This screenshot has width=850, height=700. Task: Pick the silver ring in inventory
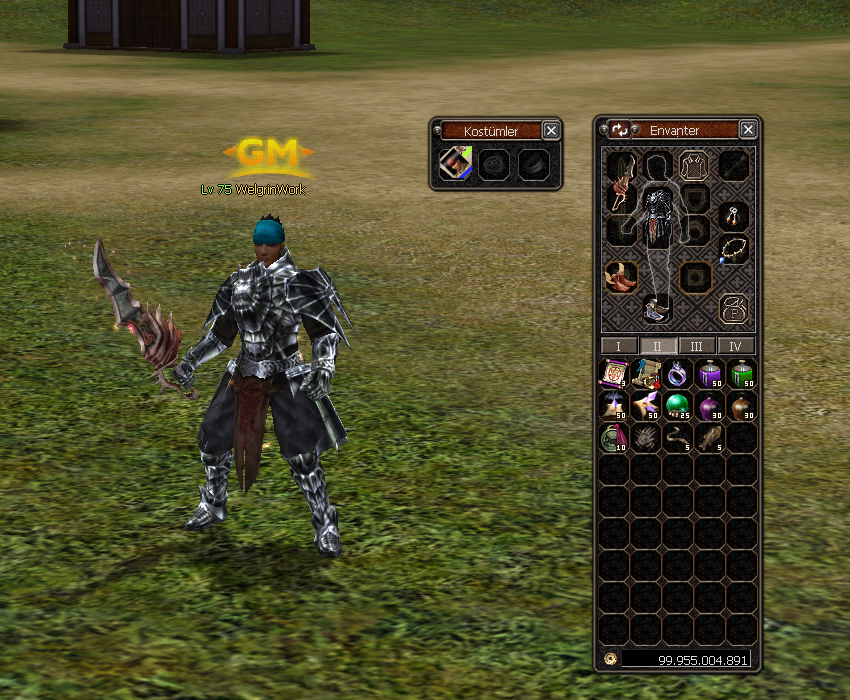[x=676, y=374]
